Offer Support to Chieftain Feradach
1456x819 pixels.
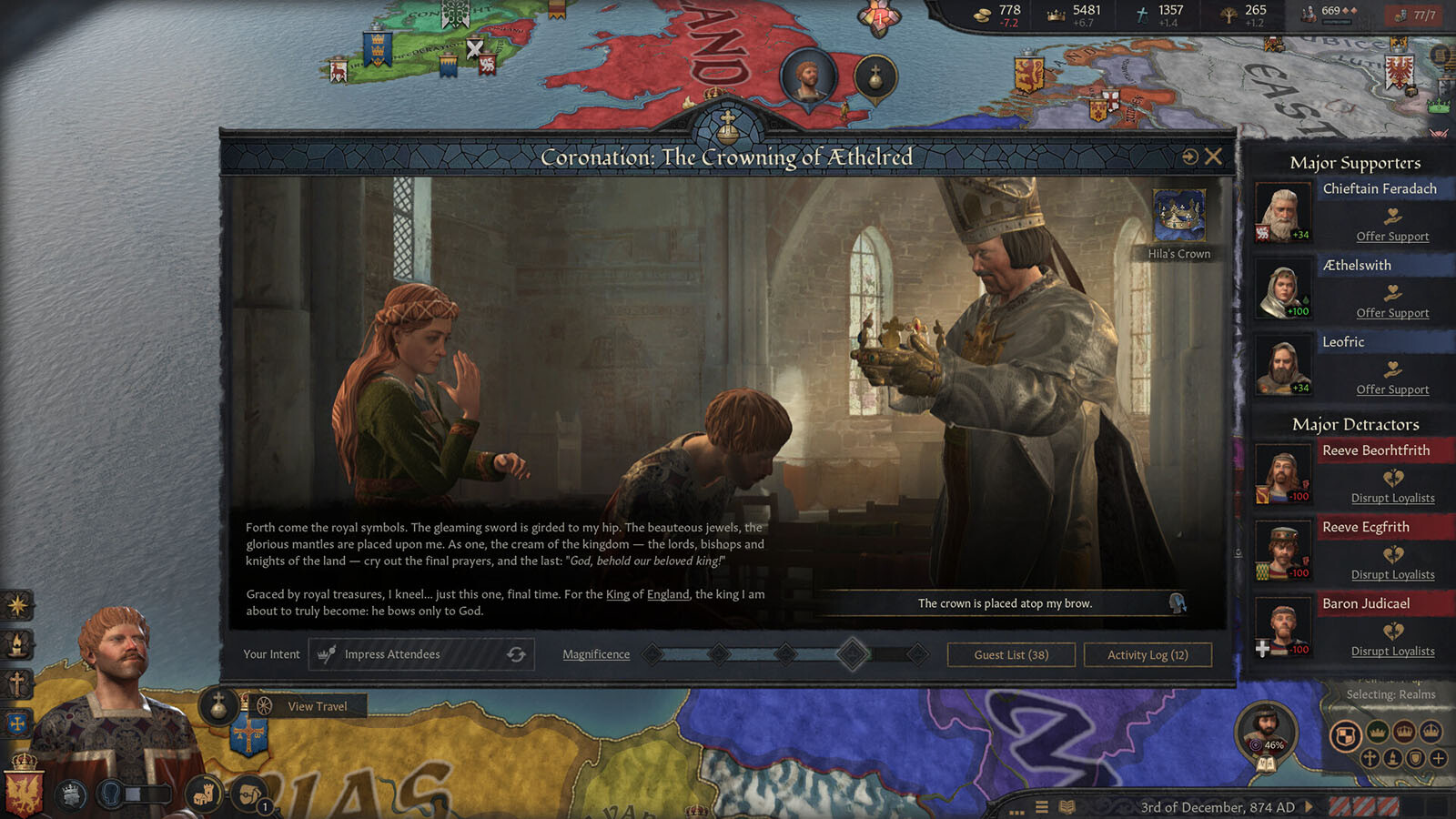pos(1392,236)
